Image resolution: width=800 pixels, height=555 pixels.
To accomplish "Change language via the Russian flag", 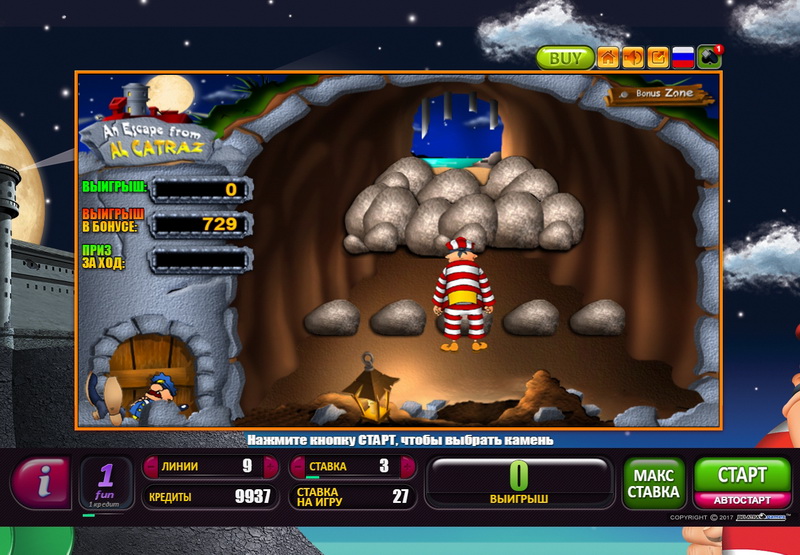I will tap(683, 58).
